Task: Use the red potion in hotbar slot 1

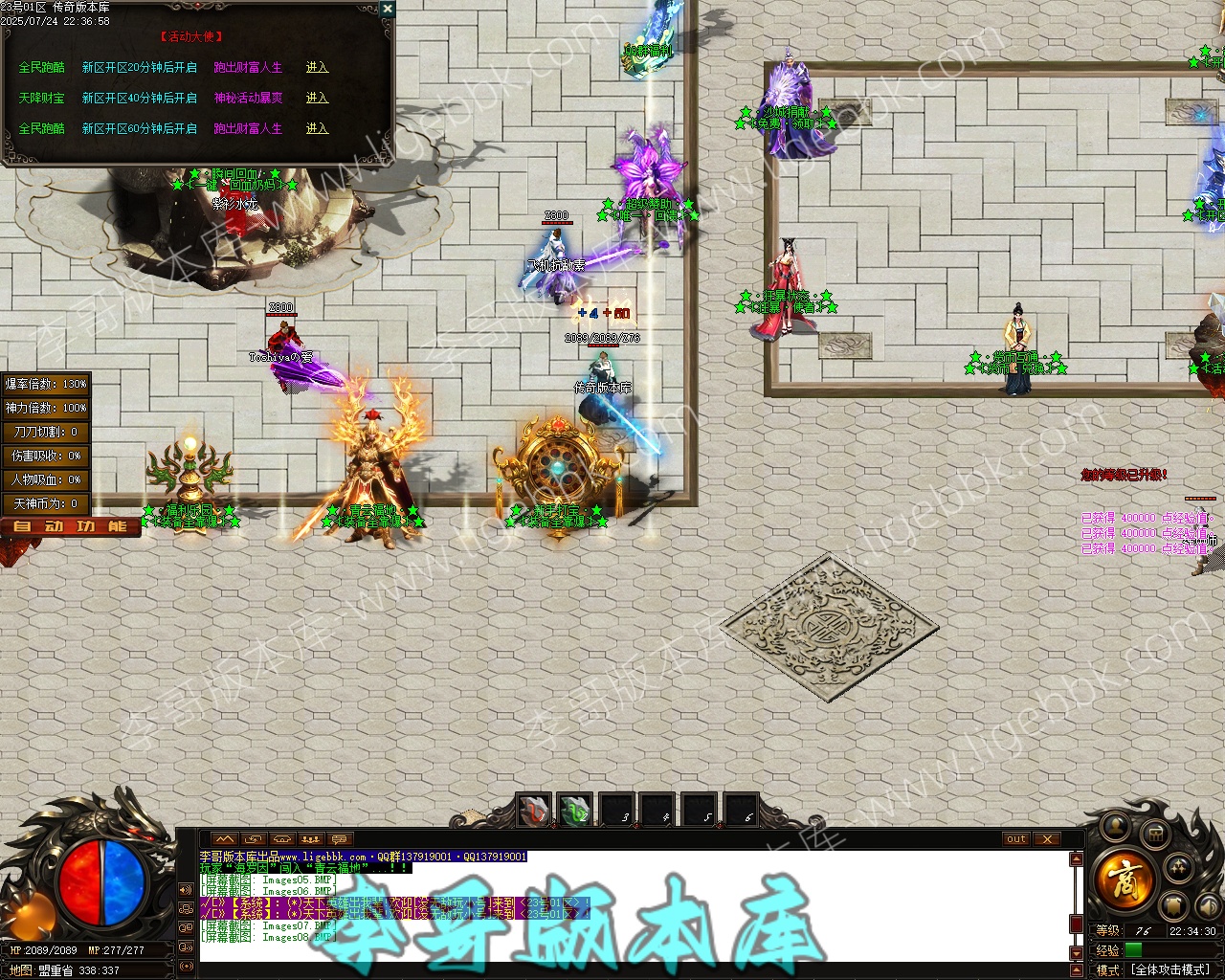Action: pos(534,812)
